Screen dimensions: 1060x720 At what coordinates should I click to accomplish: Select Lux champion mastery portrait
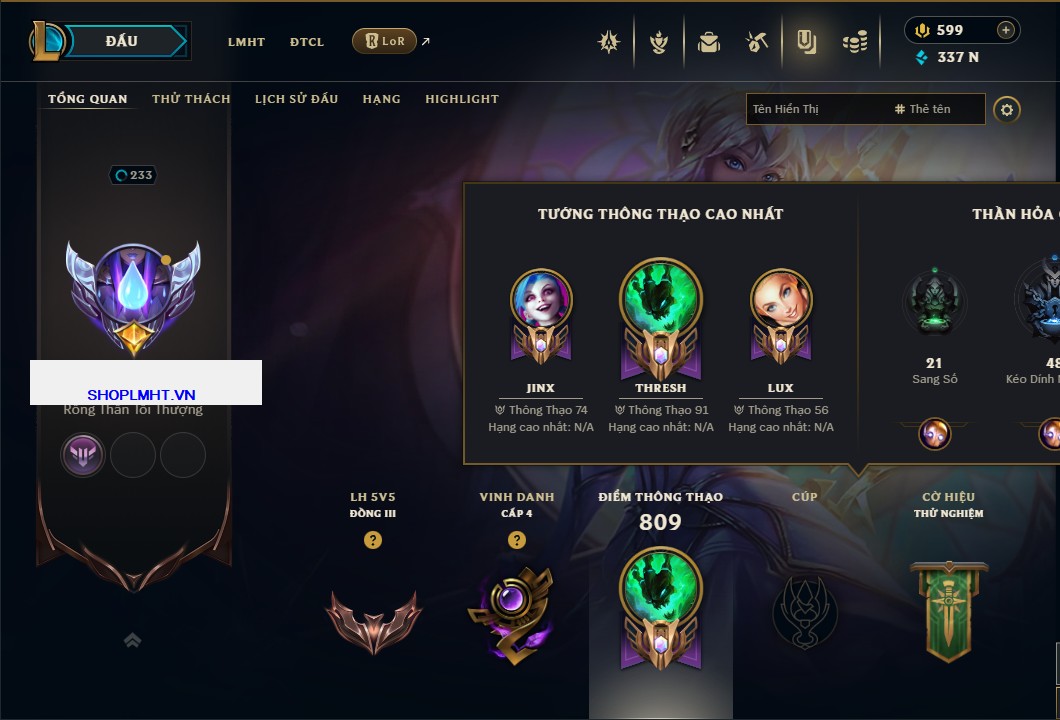[780, 300]
